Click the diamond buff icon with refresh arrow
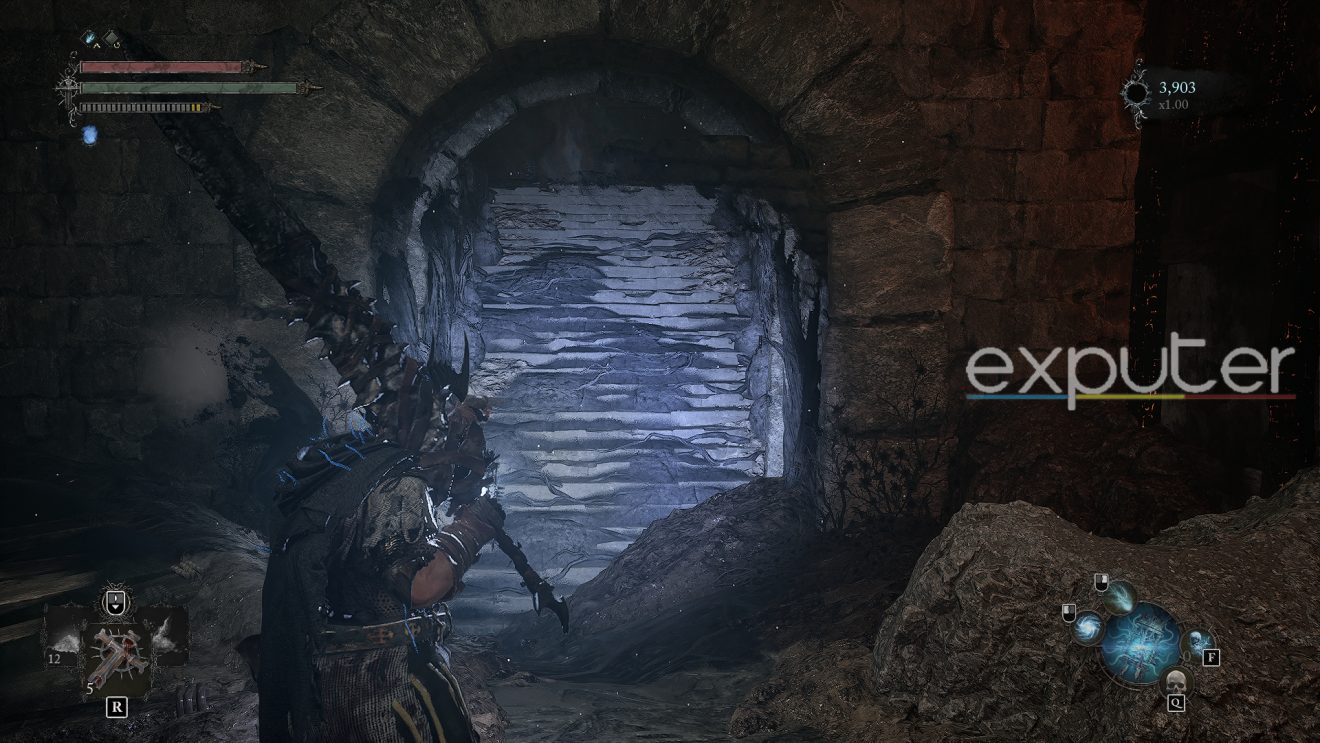Screen dimensions: 1320x743 (x=112, y=38)
